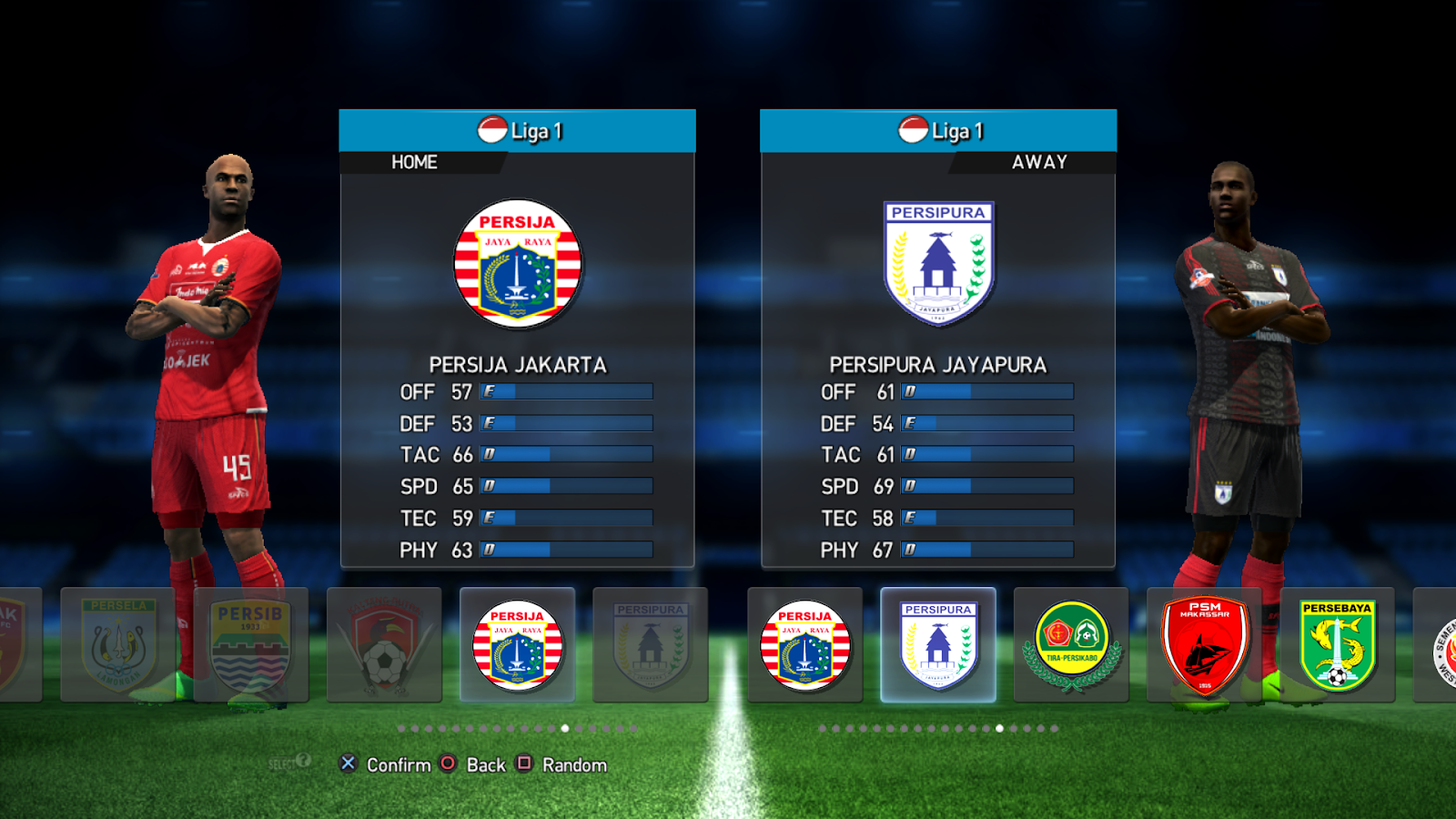Click the Indonesia flag on the home Liga 1 header
The height and width of the screenshot is (819, 1456).
point(491,130)
